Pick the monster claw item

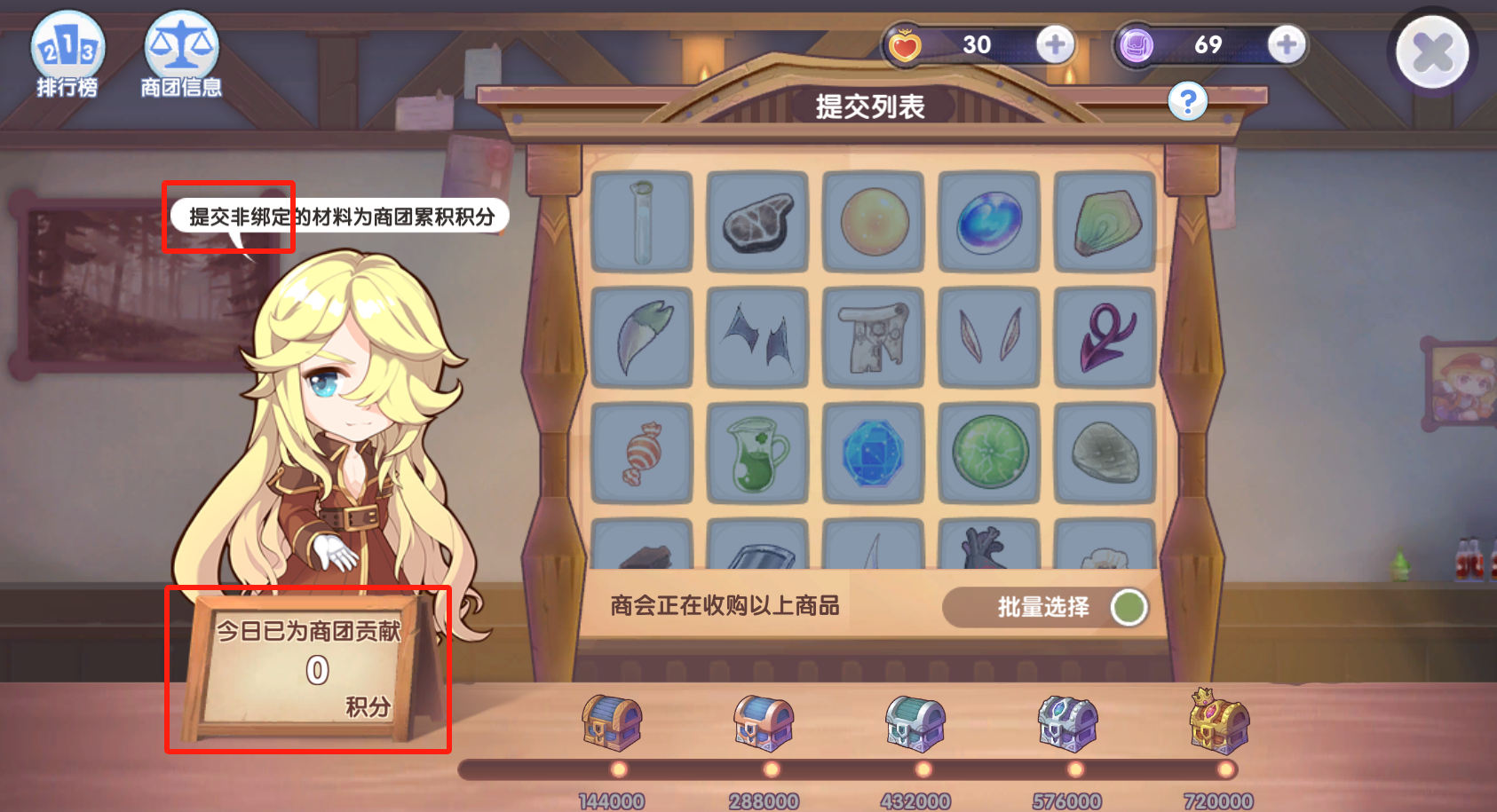pyautogui.click(x=641, y=338)
